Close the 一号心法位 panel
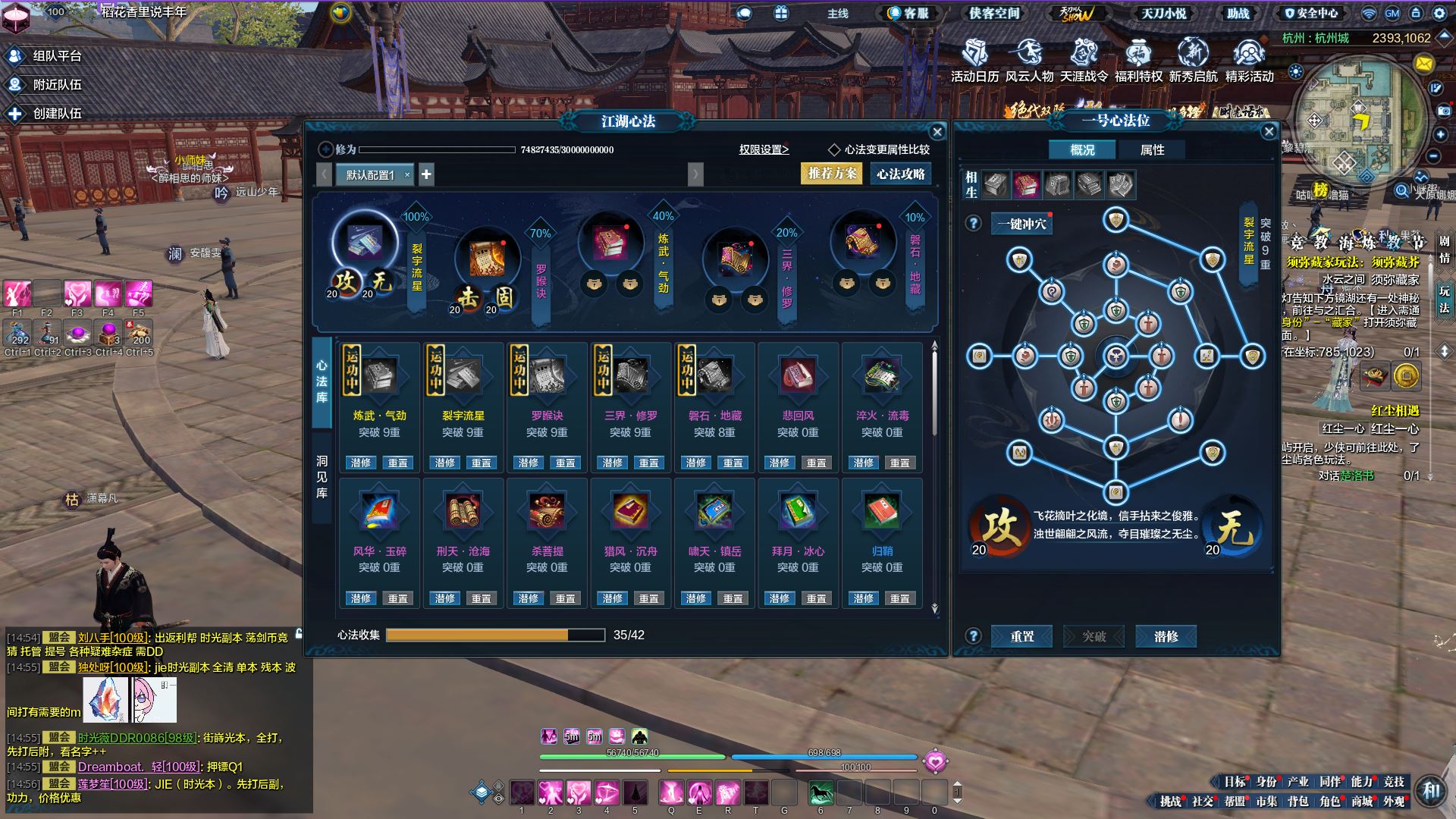The height and width of the screenshot is (819, 1456). click(x=1269, y=131)
